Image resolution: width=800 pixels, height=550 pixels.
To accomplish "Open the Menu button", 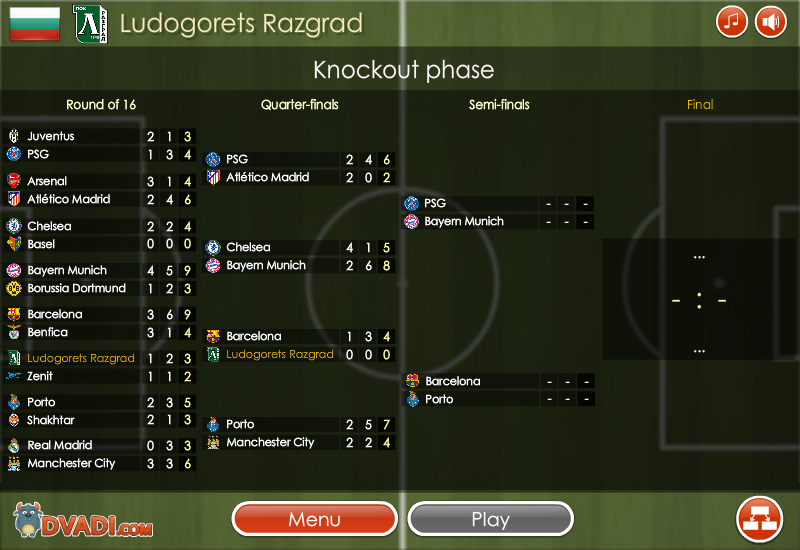I will tap(314, 519).
